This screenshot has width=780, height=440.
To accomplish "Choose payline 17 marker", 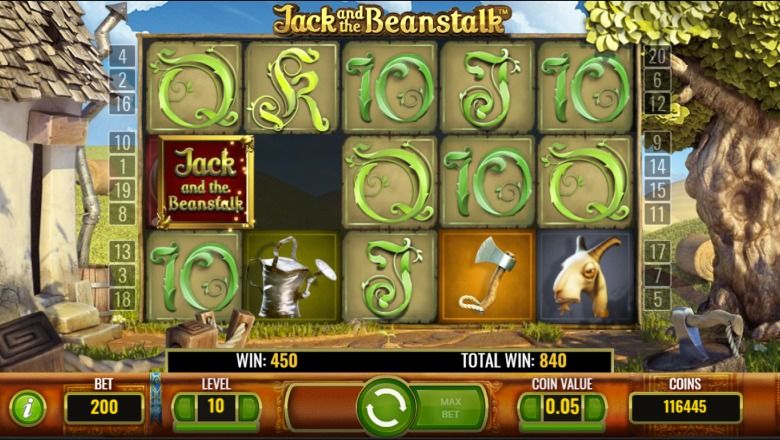I will pyautogui.click(x=656, y=252).
